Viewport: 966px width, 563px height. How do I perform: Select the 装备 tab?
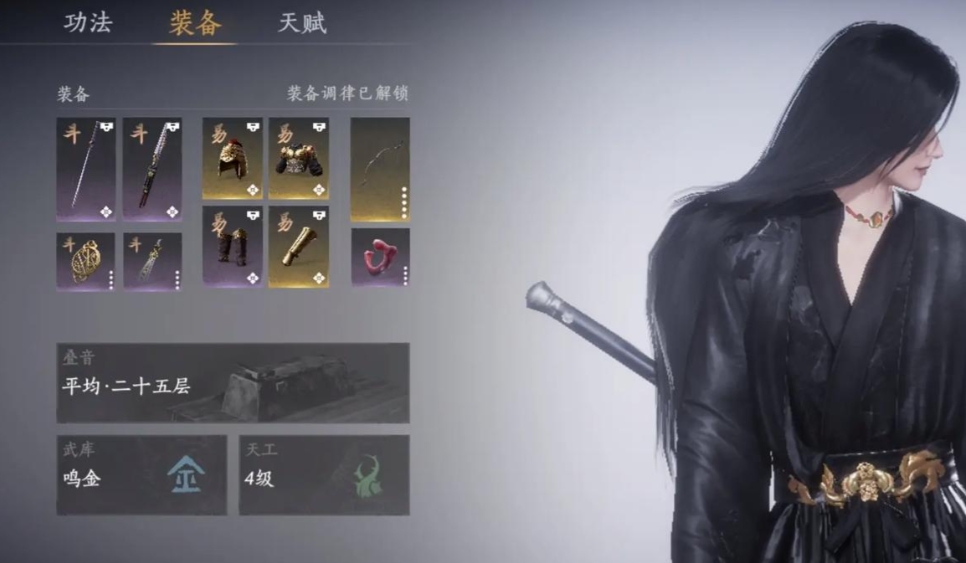click(x=195, y=24)
